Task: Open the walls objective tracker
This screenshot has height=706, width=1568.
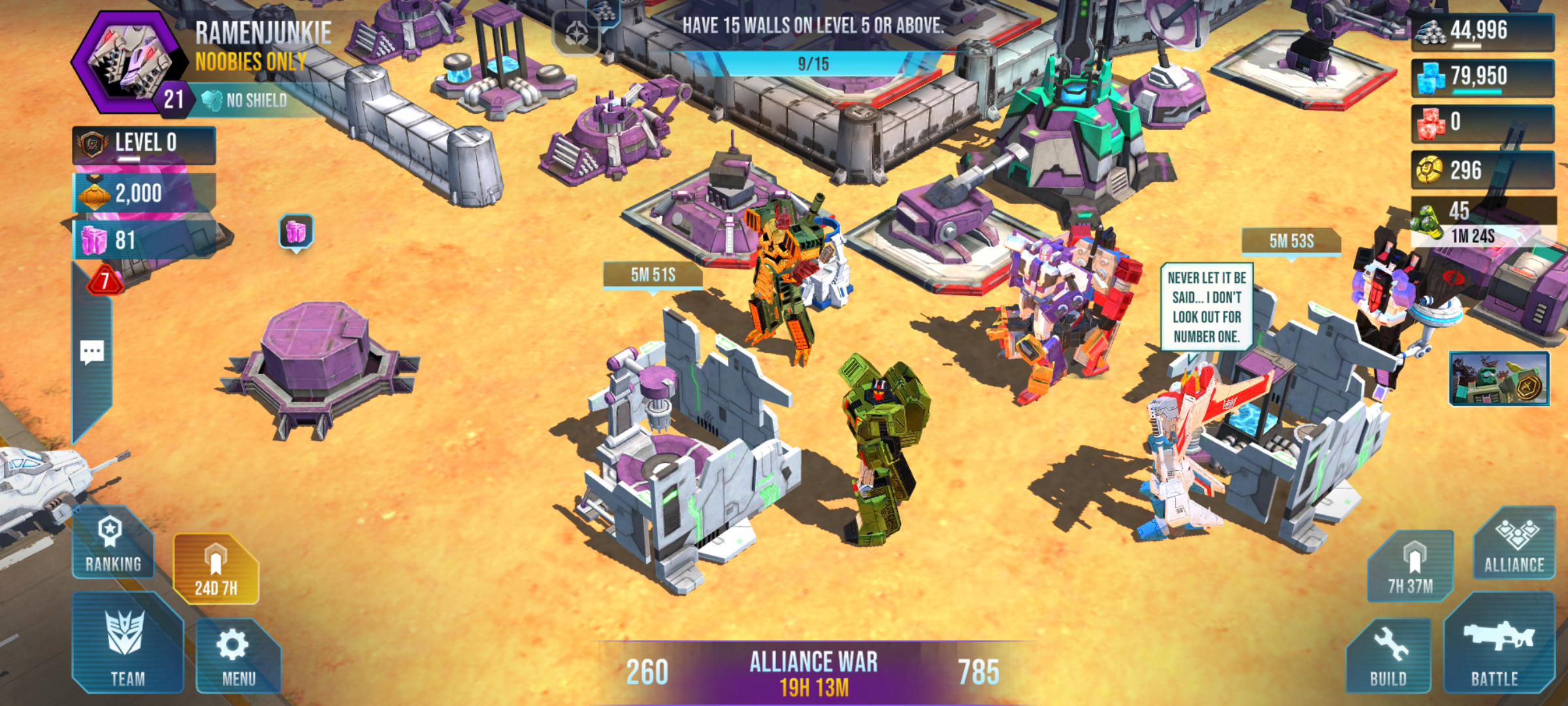Action: tap(813, 44)
